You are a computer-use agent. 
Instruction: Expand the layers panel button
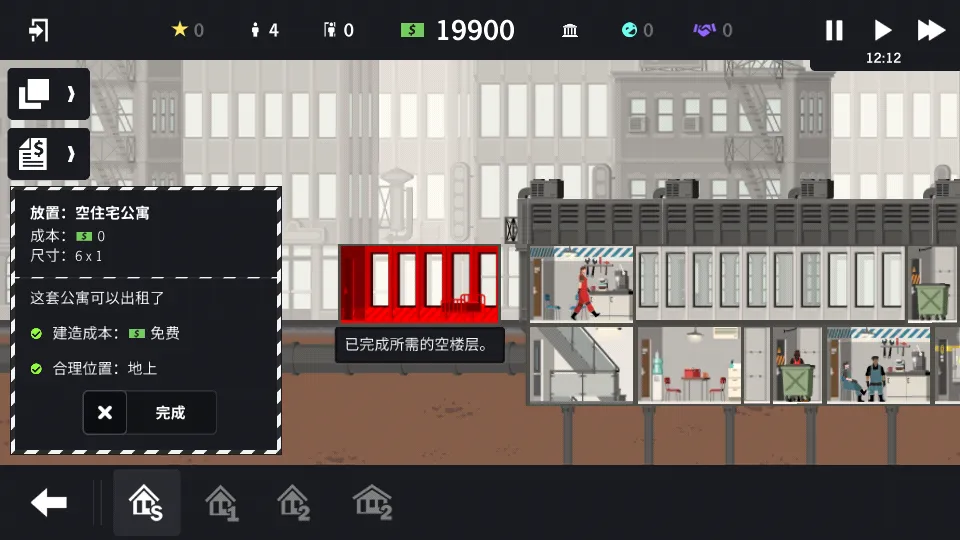click(x=48, y=94)
